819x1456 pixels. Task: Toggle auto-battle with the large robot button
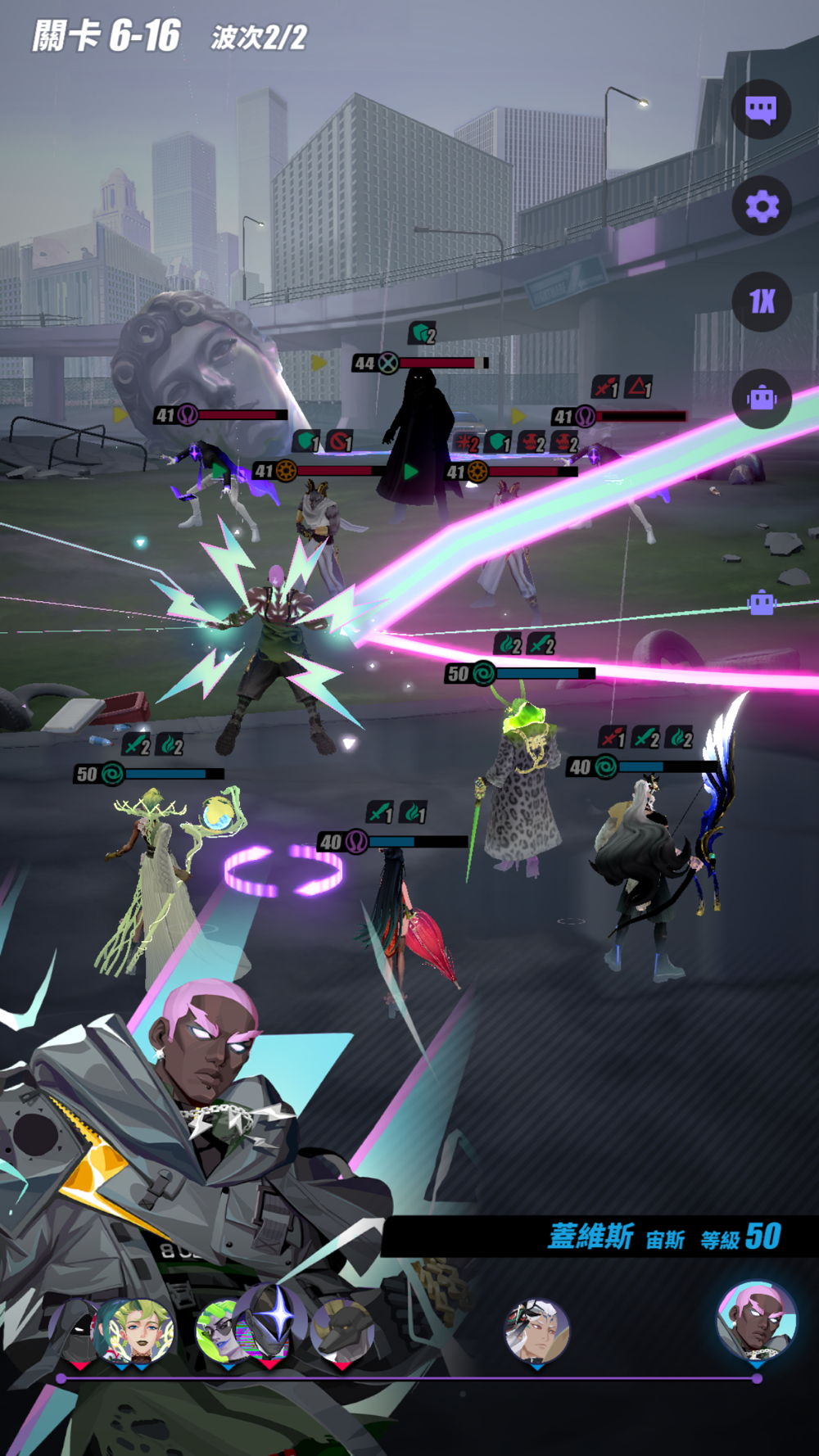(x=761, y=398)
